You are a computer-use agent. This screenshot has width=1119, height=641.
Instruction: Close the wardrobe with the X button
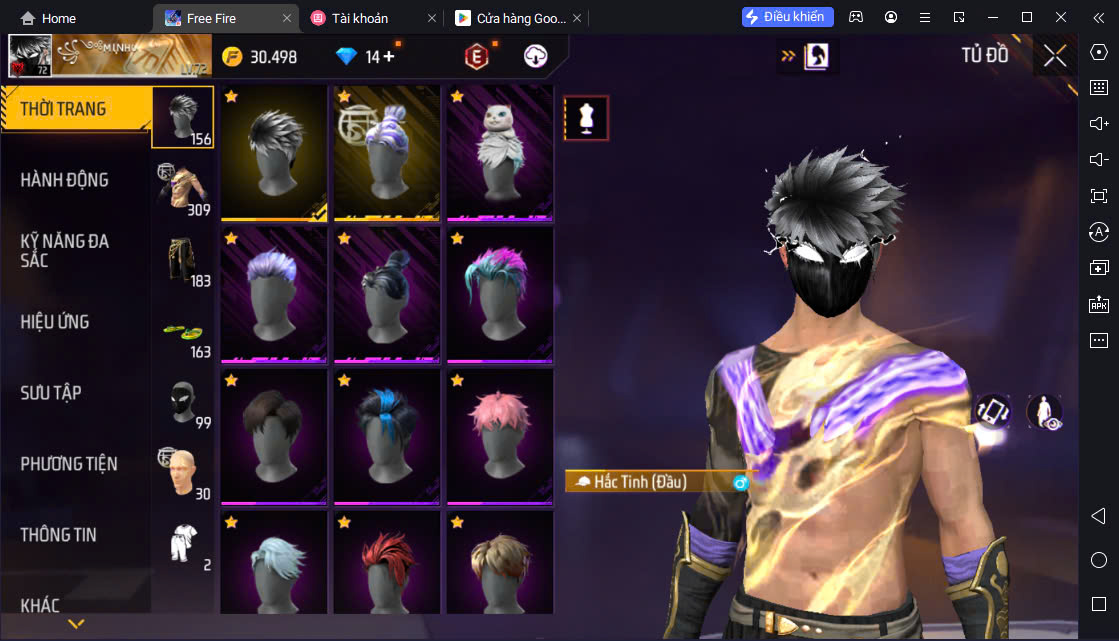1055,56
